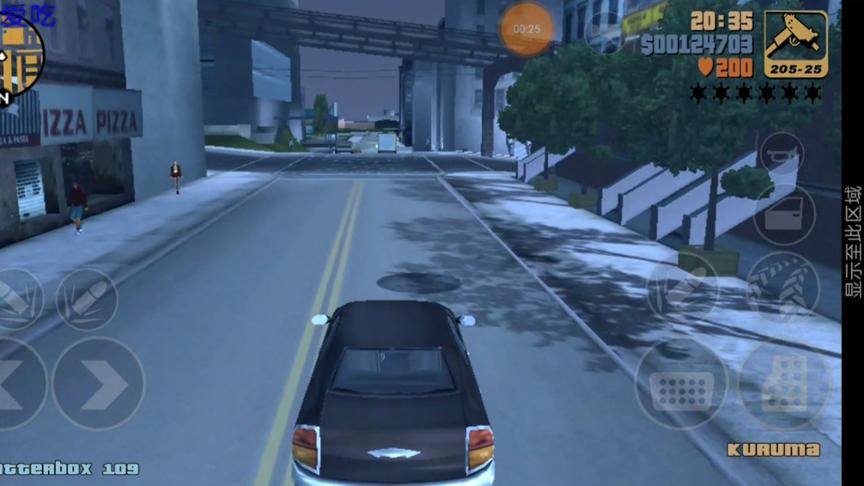Click the orange 00:25 recording timer bubble
This screenshot has height=486, width=864.
pos(526,29)
